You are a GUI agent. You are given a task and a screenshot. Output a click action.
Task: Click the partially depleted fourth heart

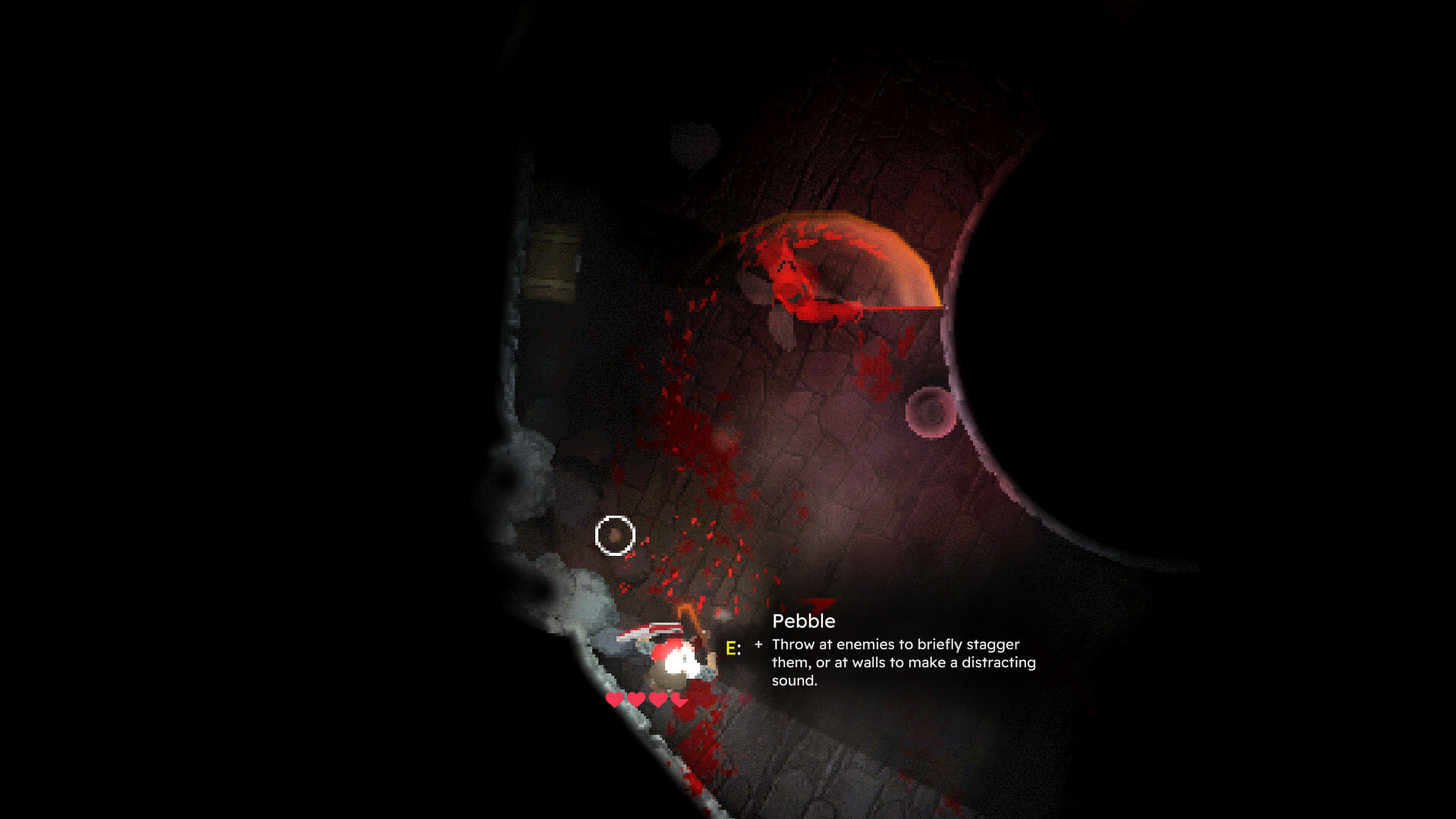click(x=679, y=701)
